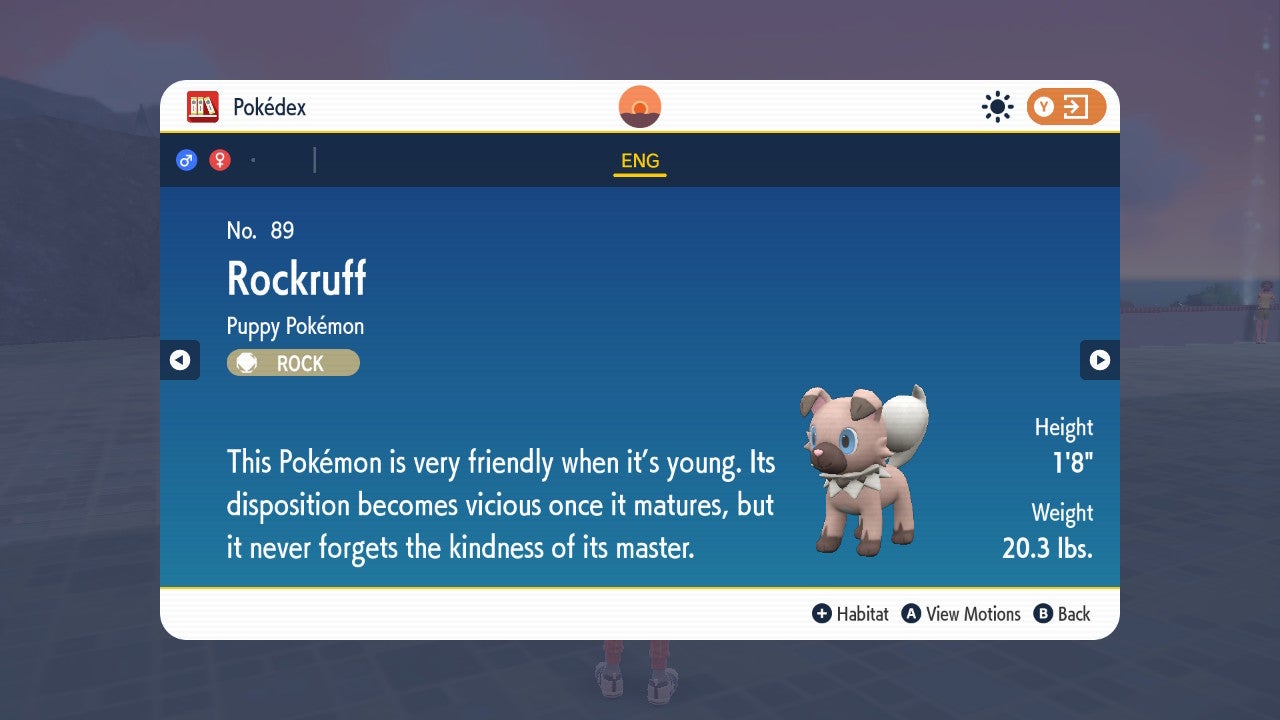
Task: Select the left arrow for previous Pokémon
Action: [x=180, y=360]
